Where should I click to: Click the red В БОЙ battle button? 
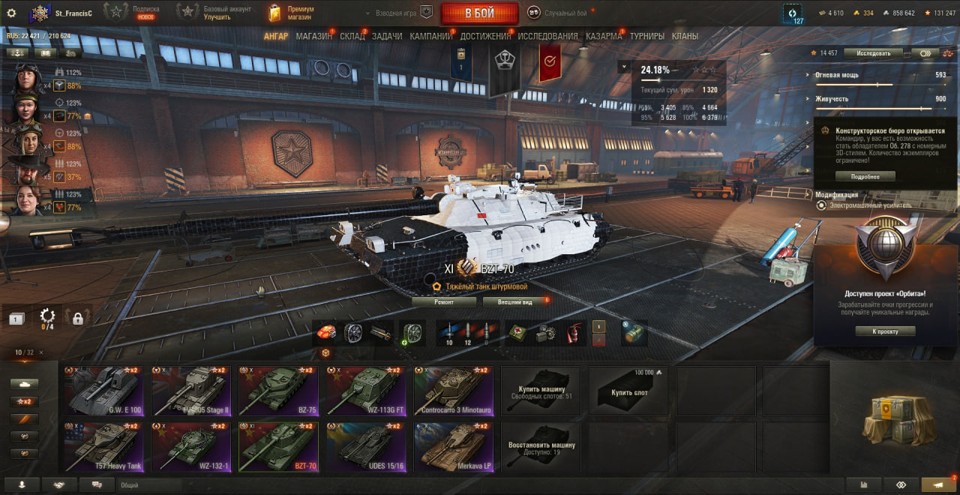coord(479,13)
